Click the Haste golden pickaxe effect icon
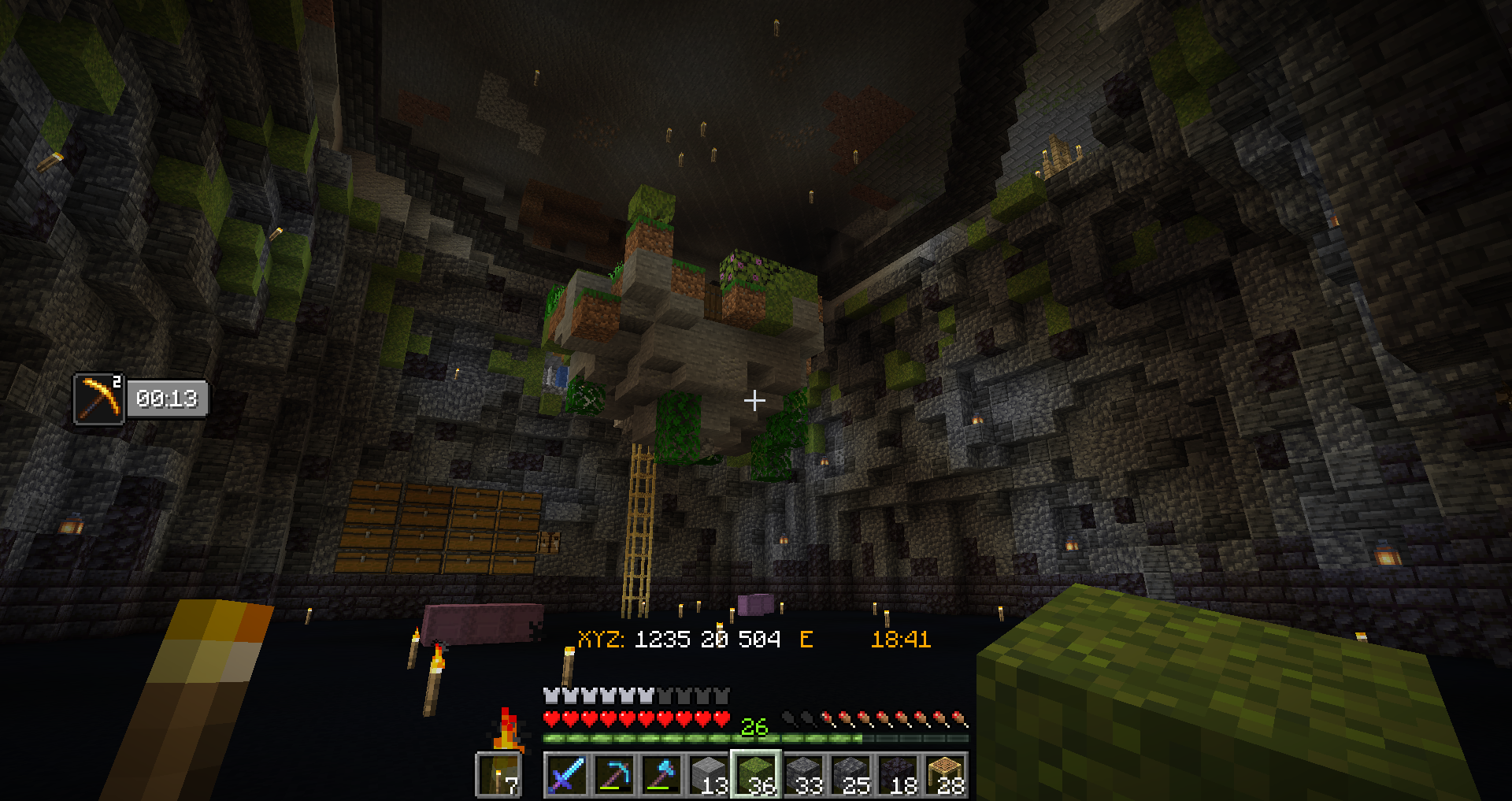The height and width of the screenshot is (801, 1512). point(99,399)
